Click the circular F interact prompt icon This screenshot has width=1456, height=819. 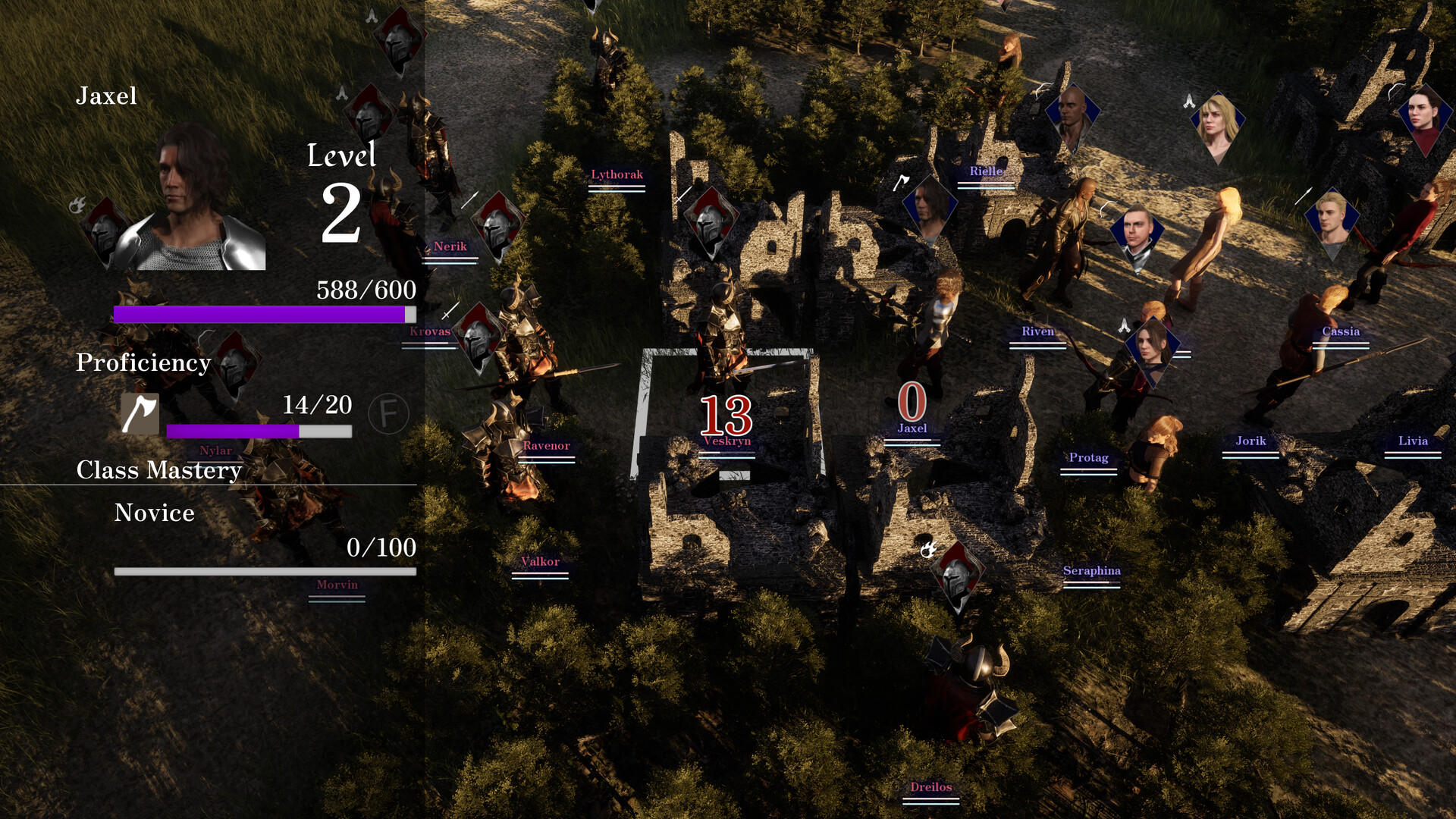coord(388,413)
